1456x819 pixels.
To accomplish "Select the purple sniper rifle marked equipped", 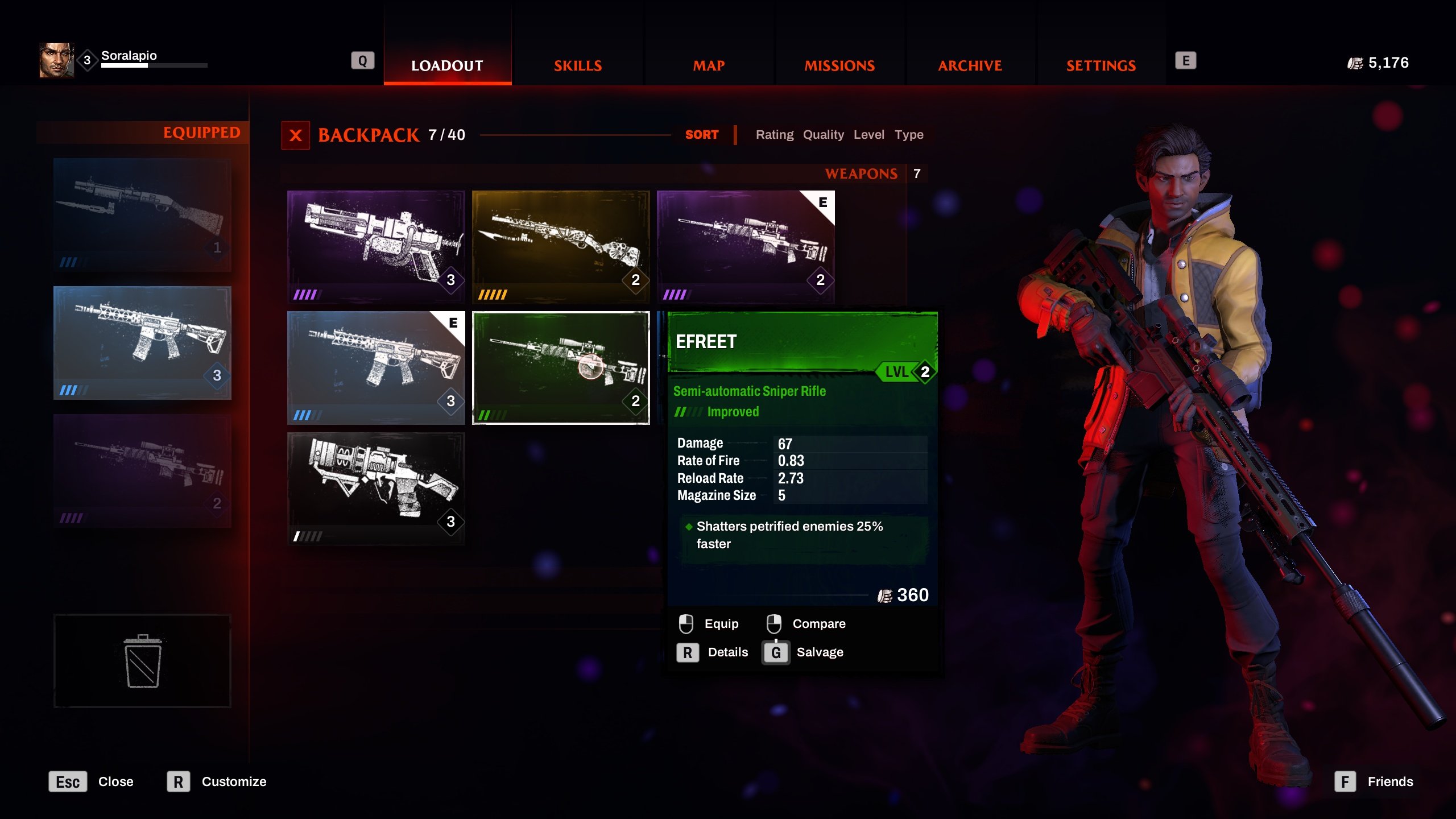I will click(x=745, y=246).
